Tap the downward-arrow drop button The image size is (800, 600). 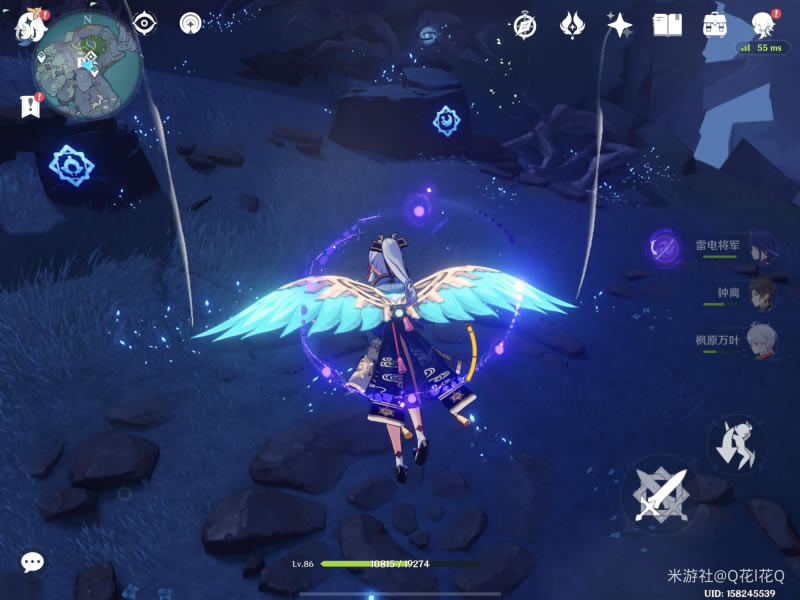pos(737,444)
